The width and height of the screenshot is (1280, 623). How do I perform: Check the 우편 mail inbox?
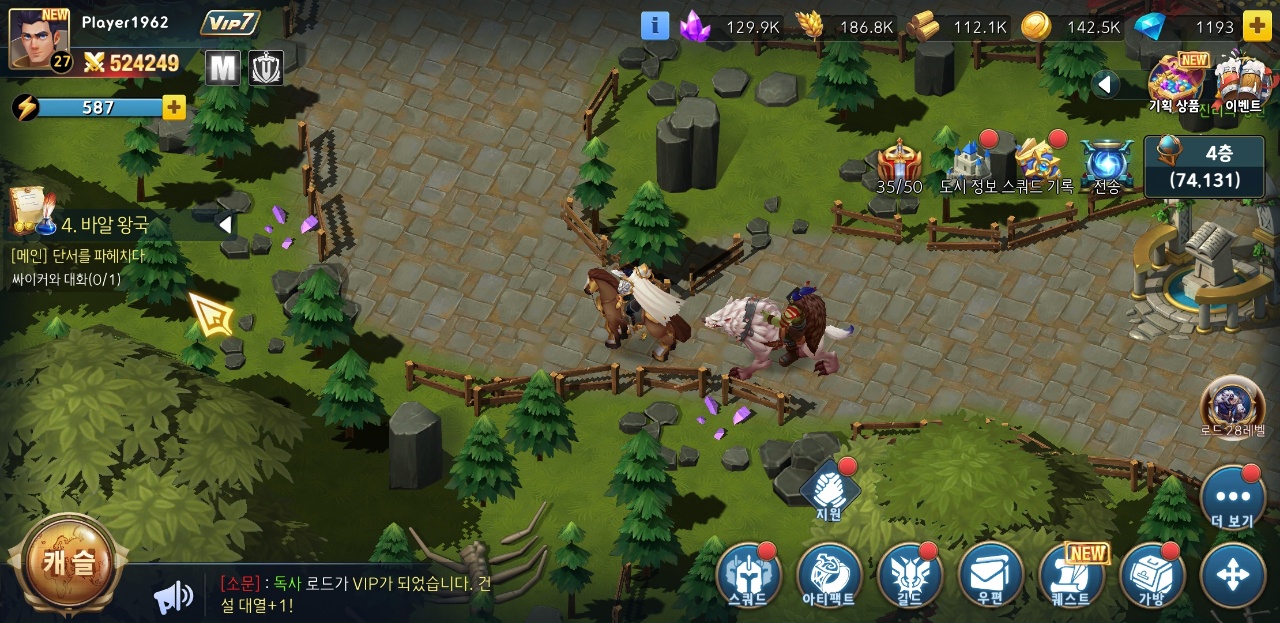990,576
